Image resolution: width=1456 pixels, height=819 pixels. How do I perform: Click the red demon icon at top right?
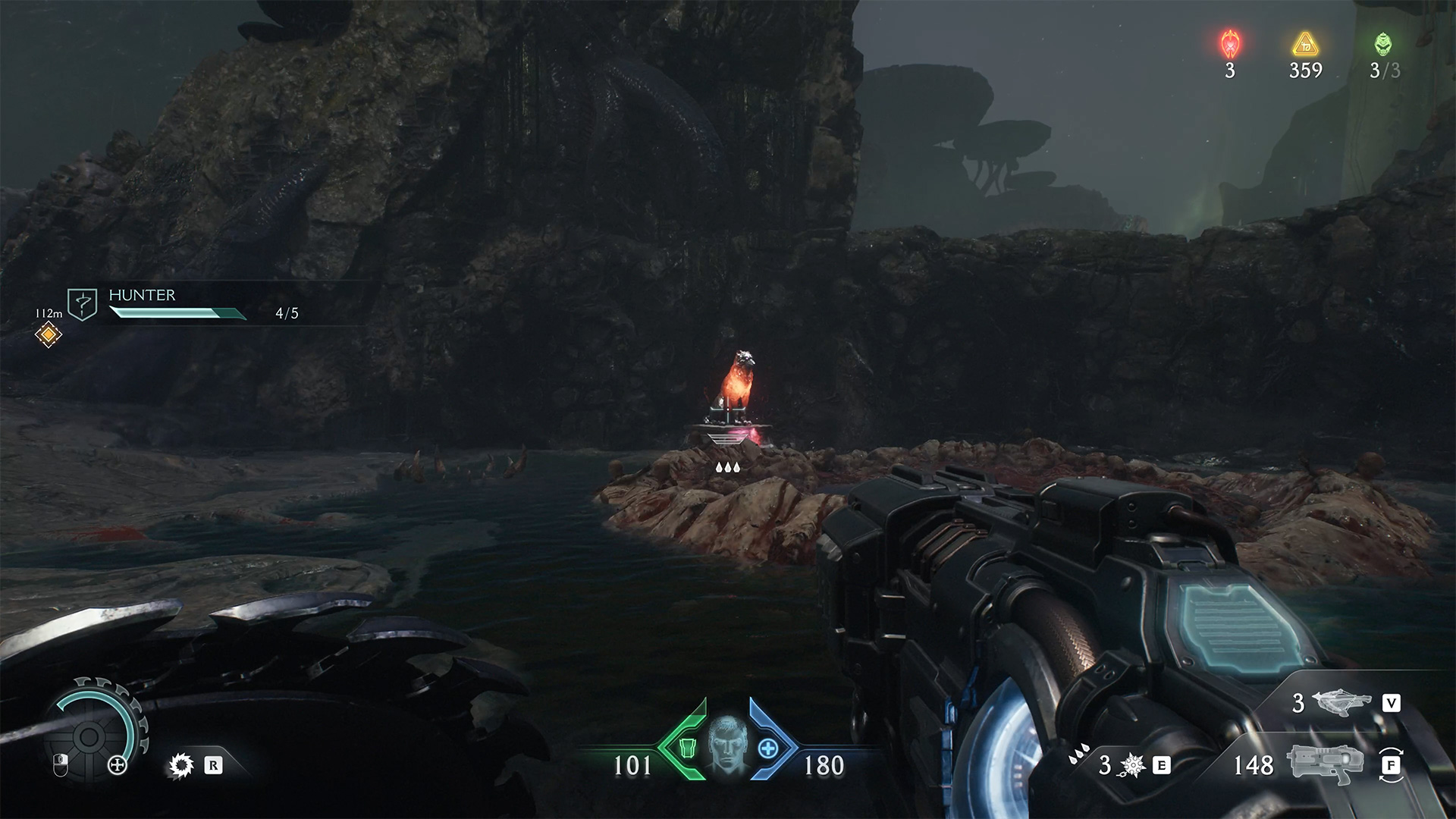[1229, 45]
